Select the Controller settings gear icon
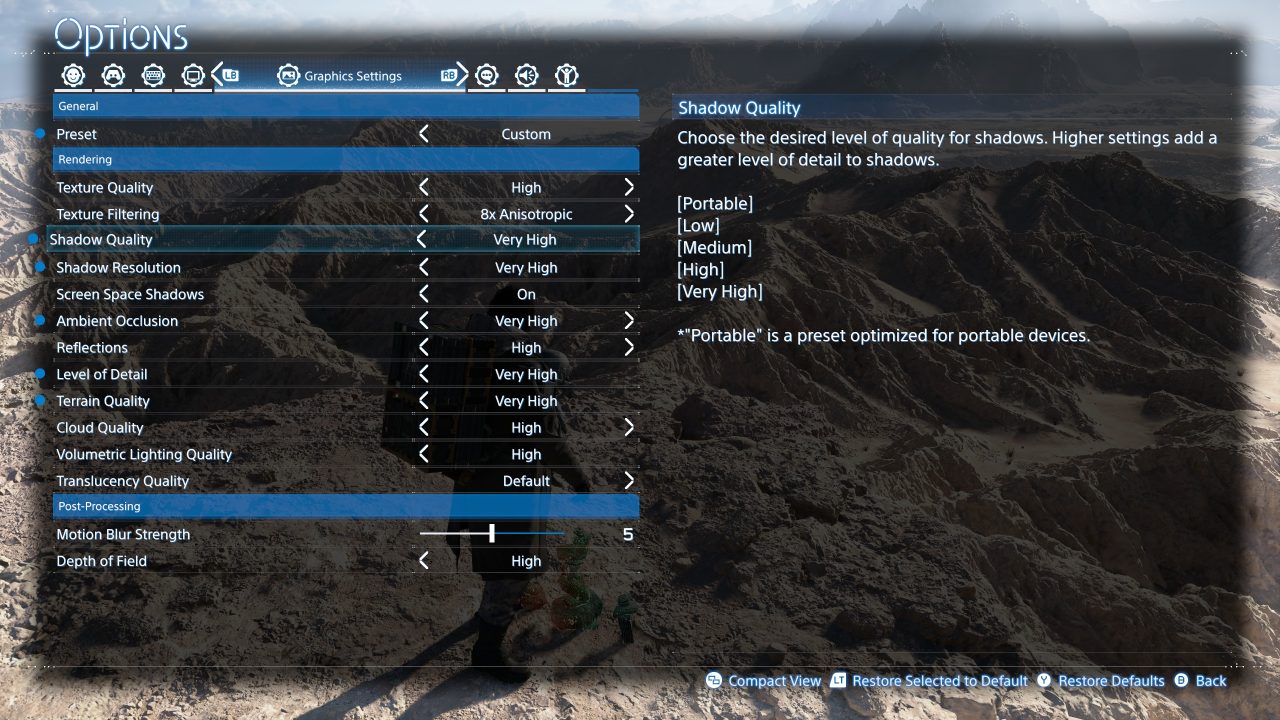This screenshot has height=720, width=1280. 112,74
